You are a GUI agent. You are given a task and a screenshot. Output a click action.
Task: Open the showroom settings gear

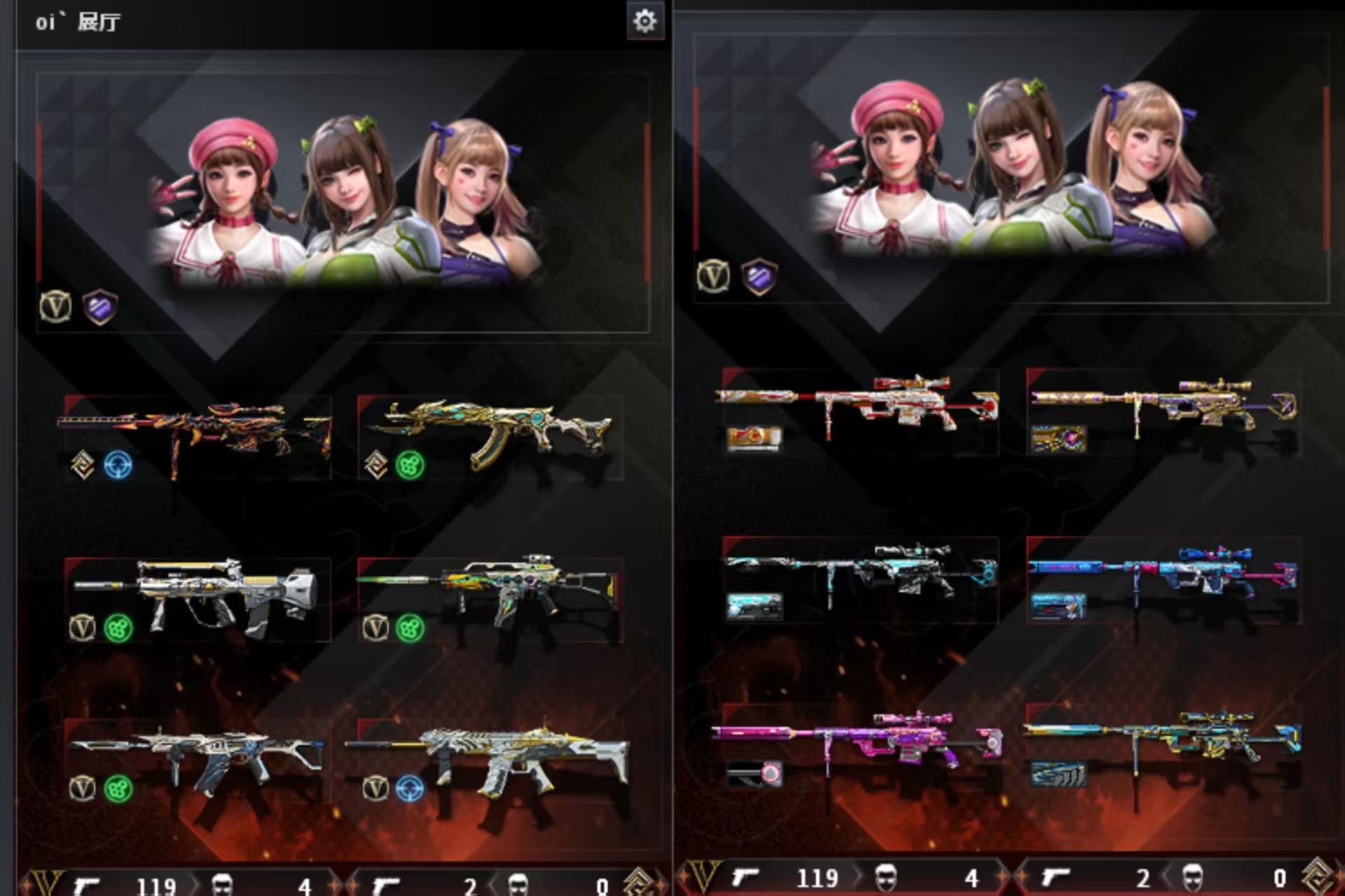click(x=644, y=22)
